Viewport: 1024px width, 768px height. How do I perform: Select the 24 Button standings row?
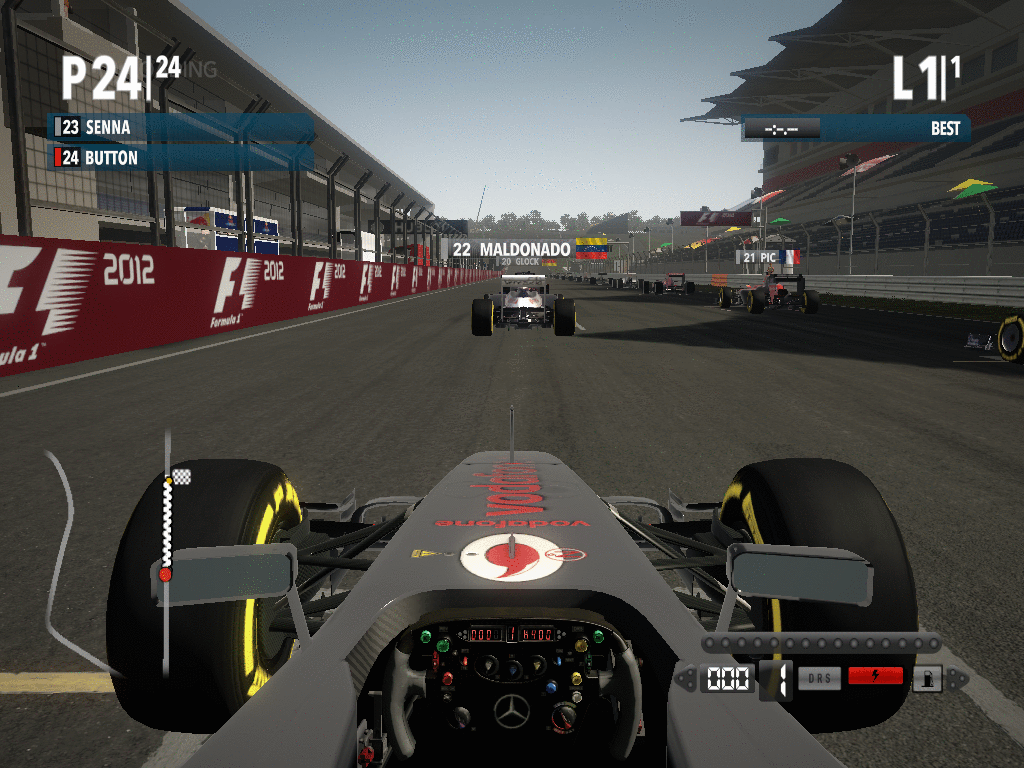pos(180,158)
